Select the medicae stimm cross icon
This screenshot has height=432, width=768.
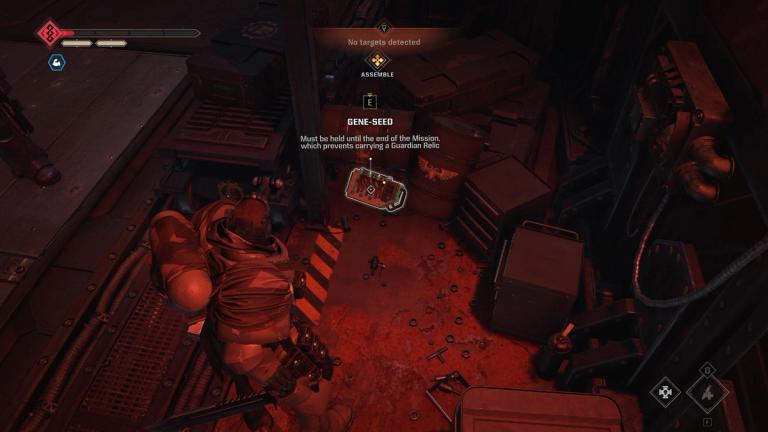665,393
